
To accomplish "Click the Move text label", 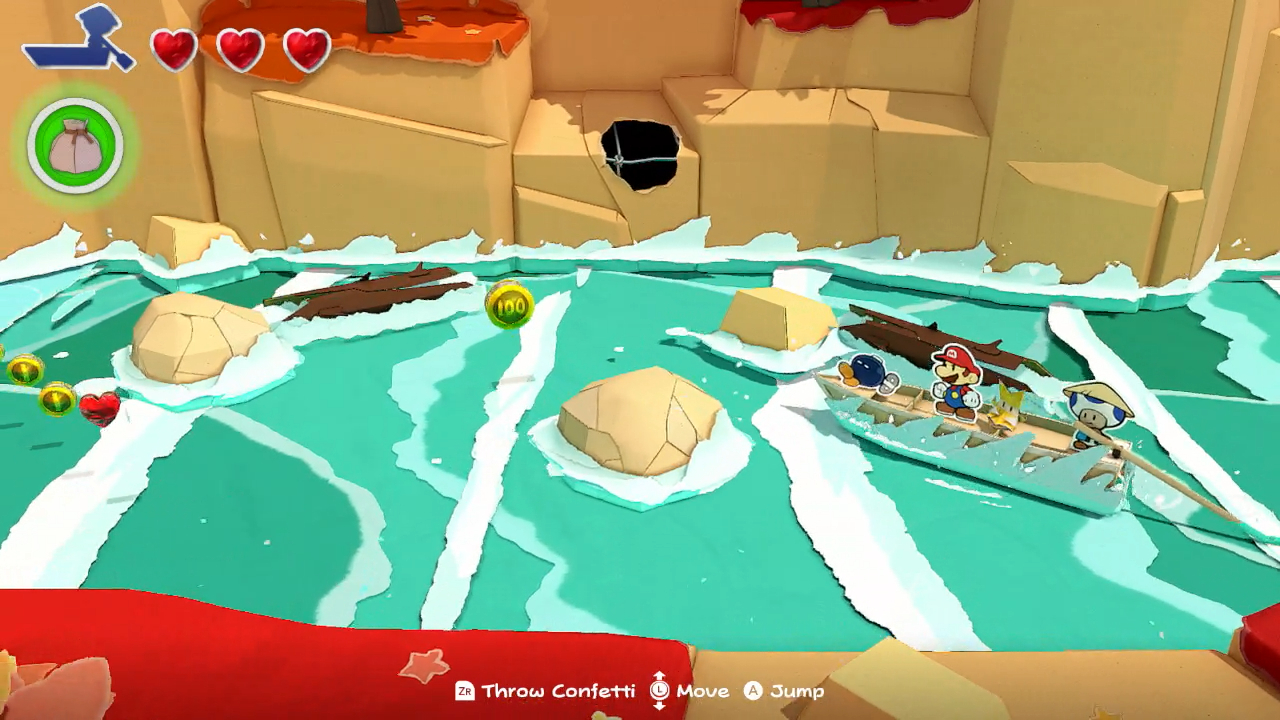I will pyautogui.click(x=706, y=691).
